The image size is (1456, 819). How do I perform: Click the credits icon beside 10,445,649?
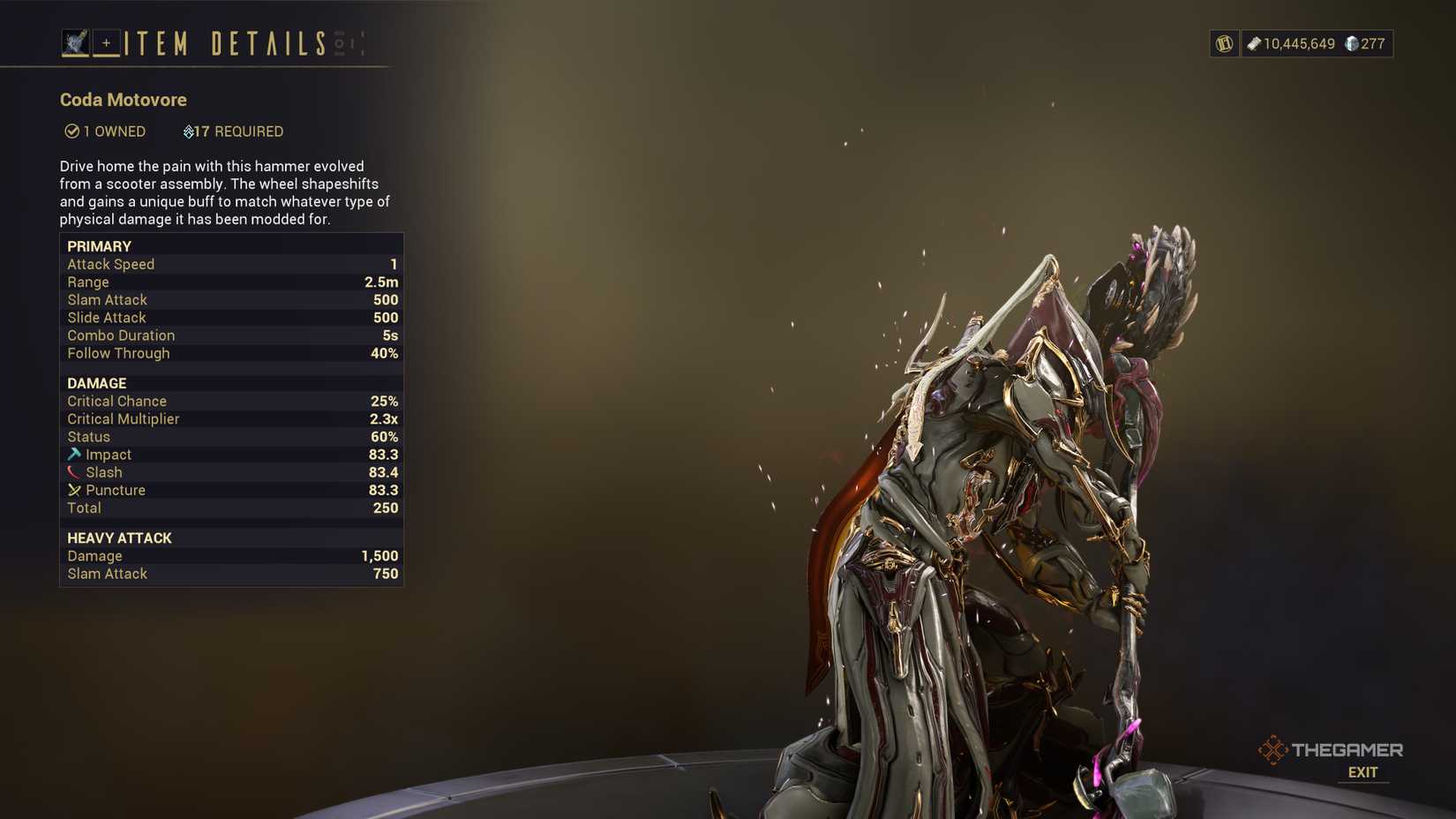click(x=1254, y=42)
